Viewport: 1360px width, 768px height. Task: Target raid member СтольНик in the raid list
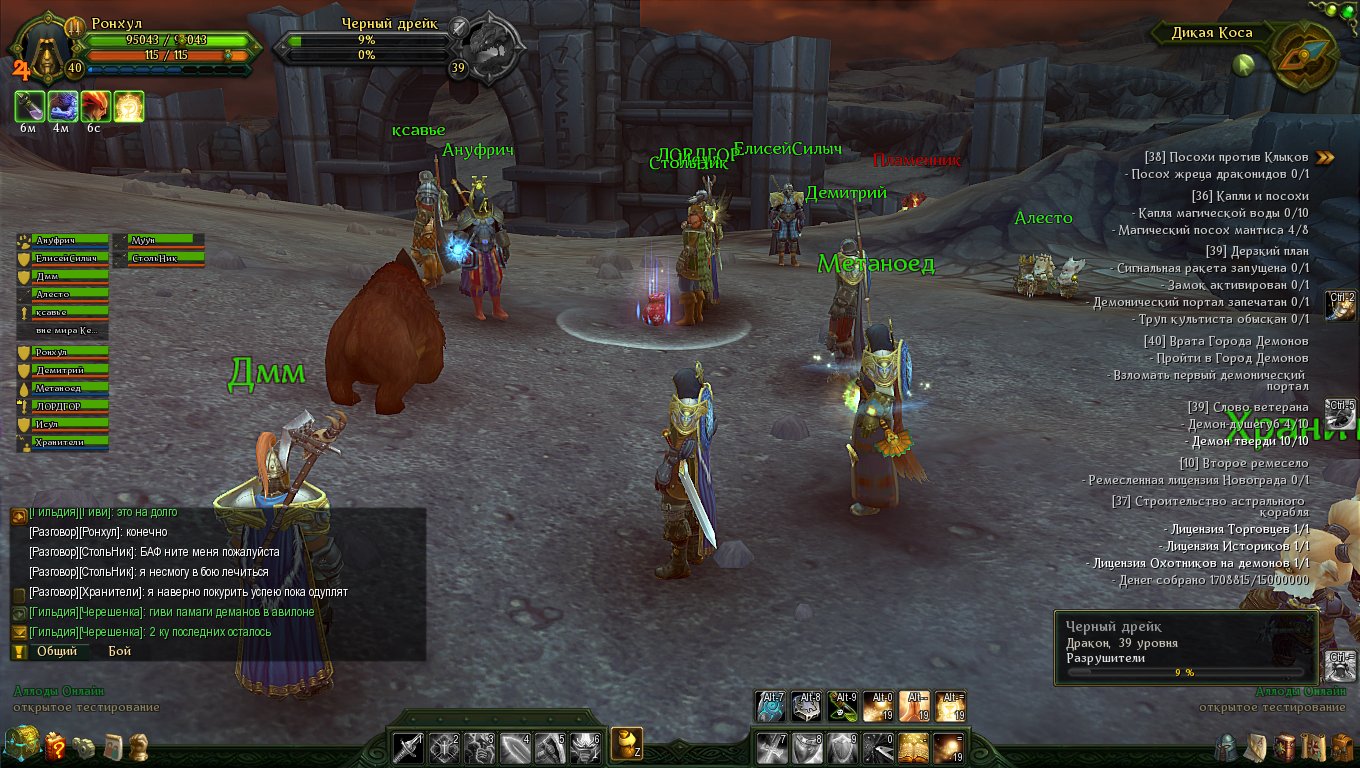[158, 258]
